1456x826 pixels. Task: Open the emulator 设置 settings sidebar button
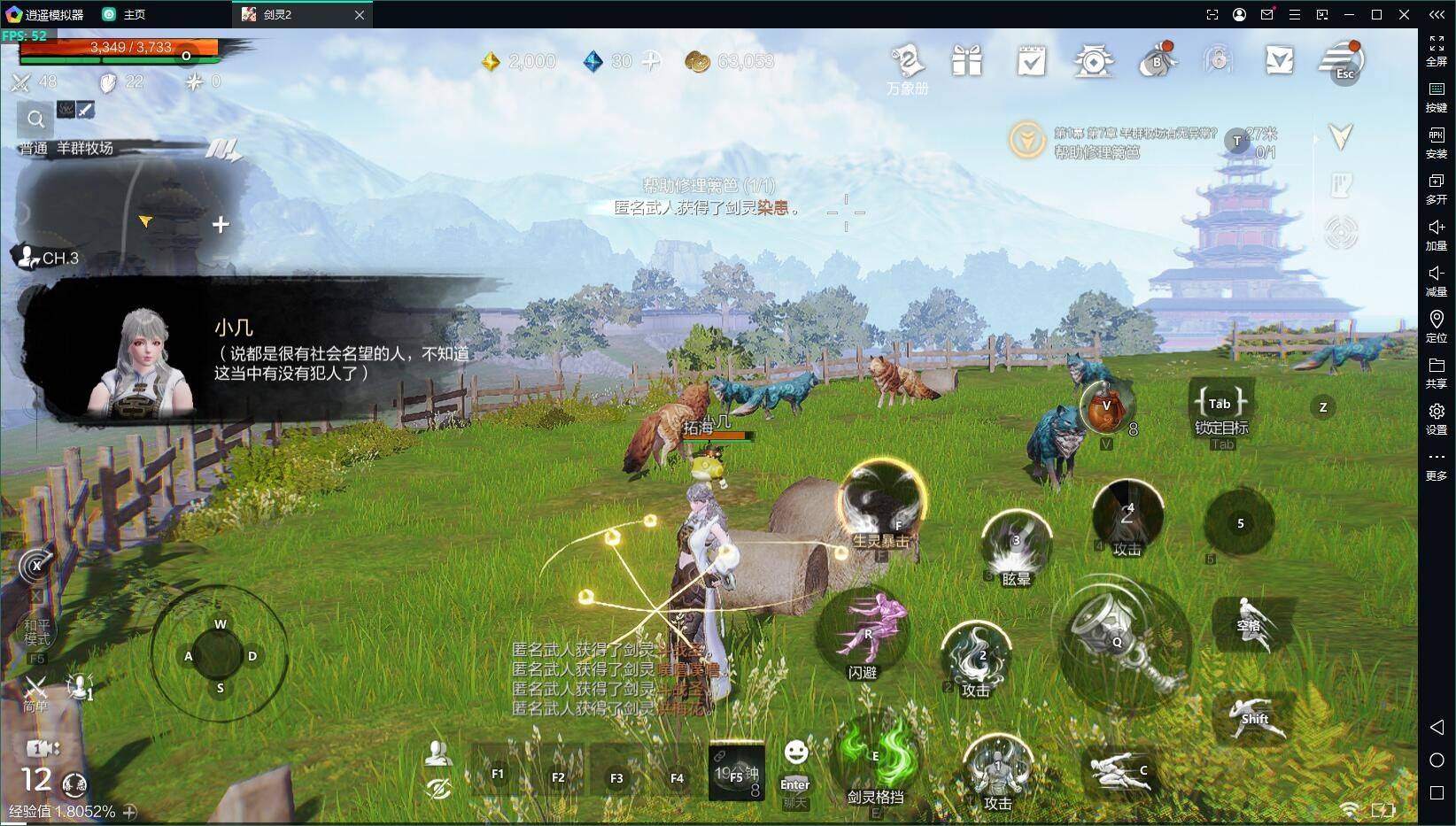point(1436,418)
